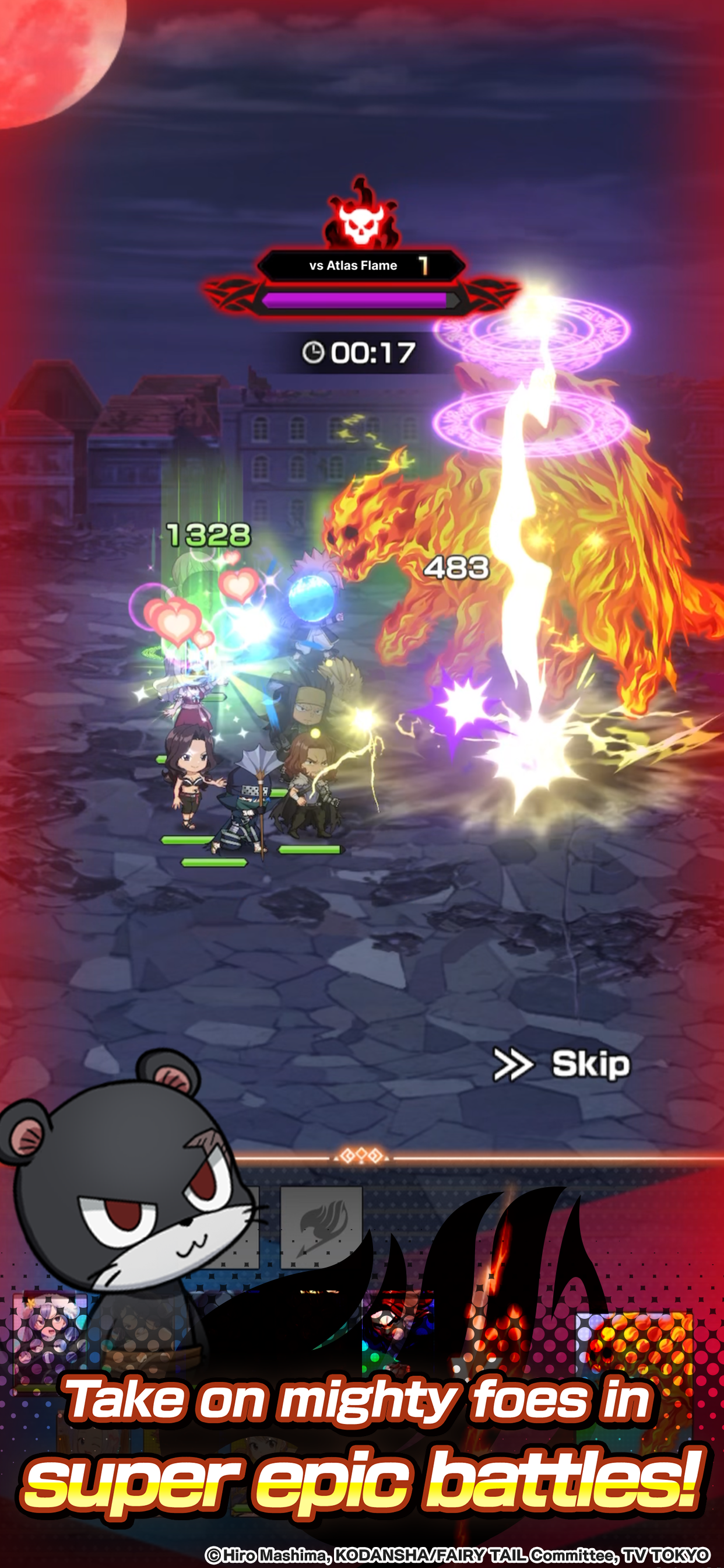Choose the purple-haired character portrait card
This screenshot has width=724, height=1568.
tap(50, 1334)
